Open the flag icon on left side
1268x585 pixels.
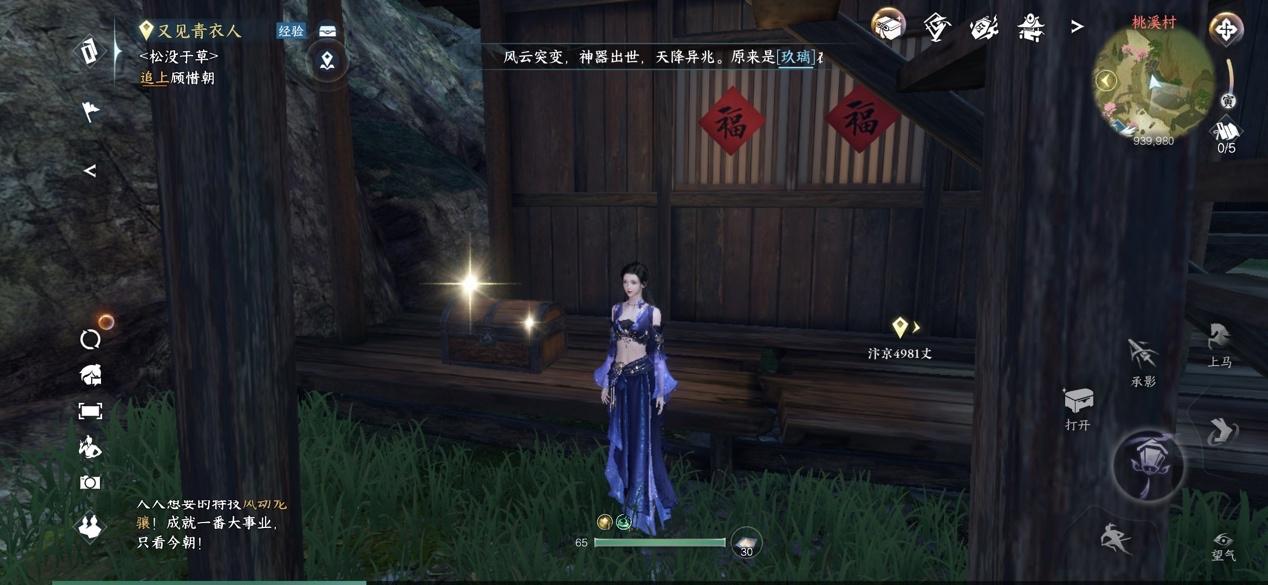(91, 111)
